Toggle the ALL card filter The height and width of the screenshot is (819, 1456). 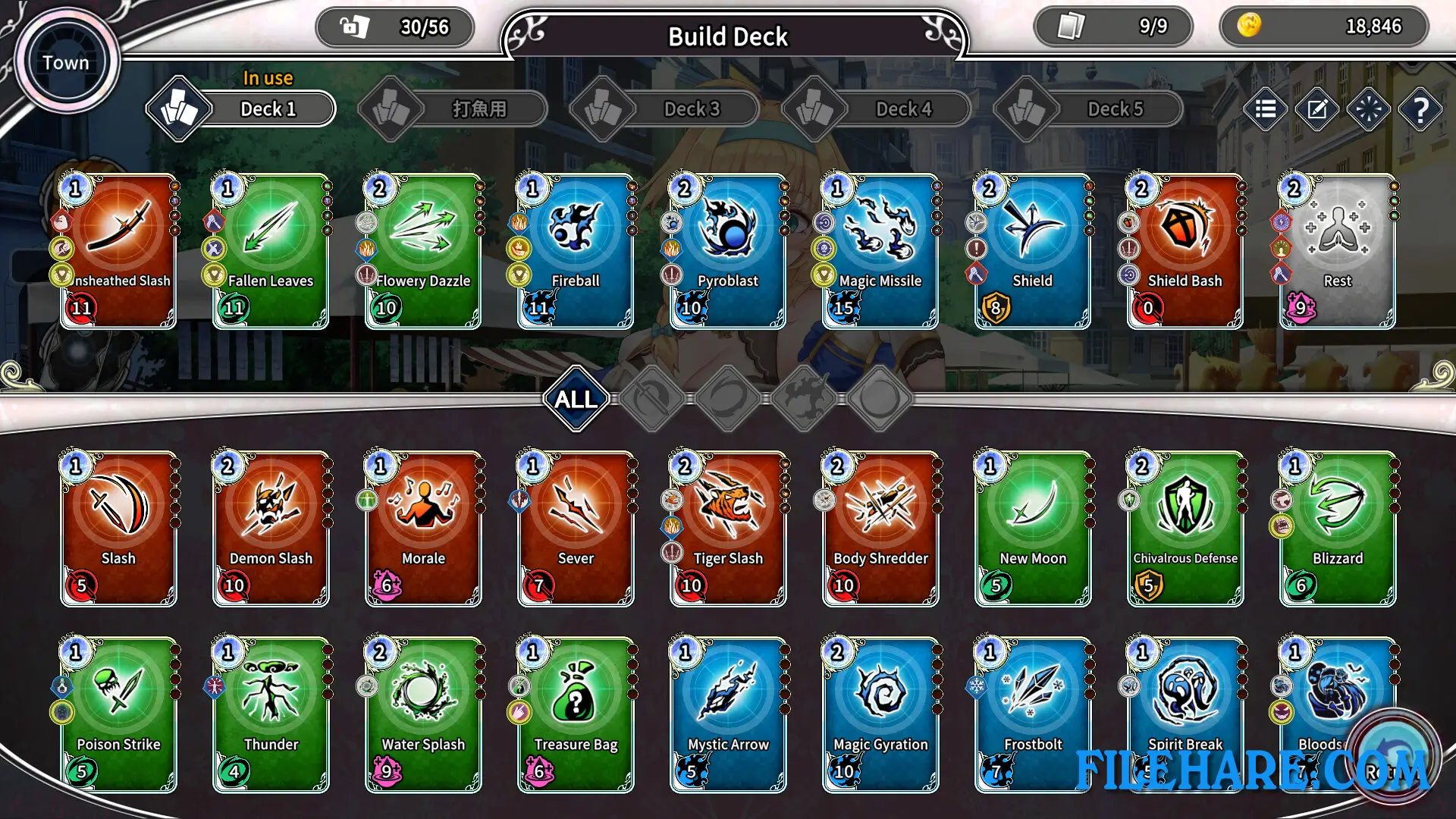pos(578,398)
